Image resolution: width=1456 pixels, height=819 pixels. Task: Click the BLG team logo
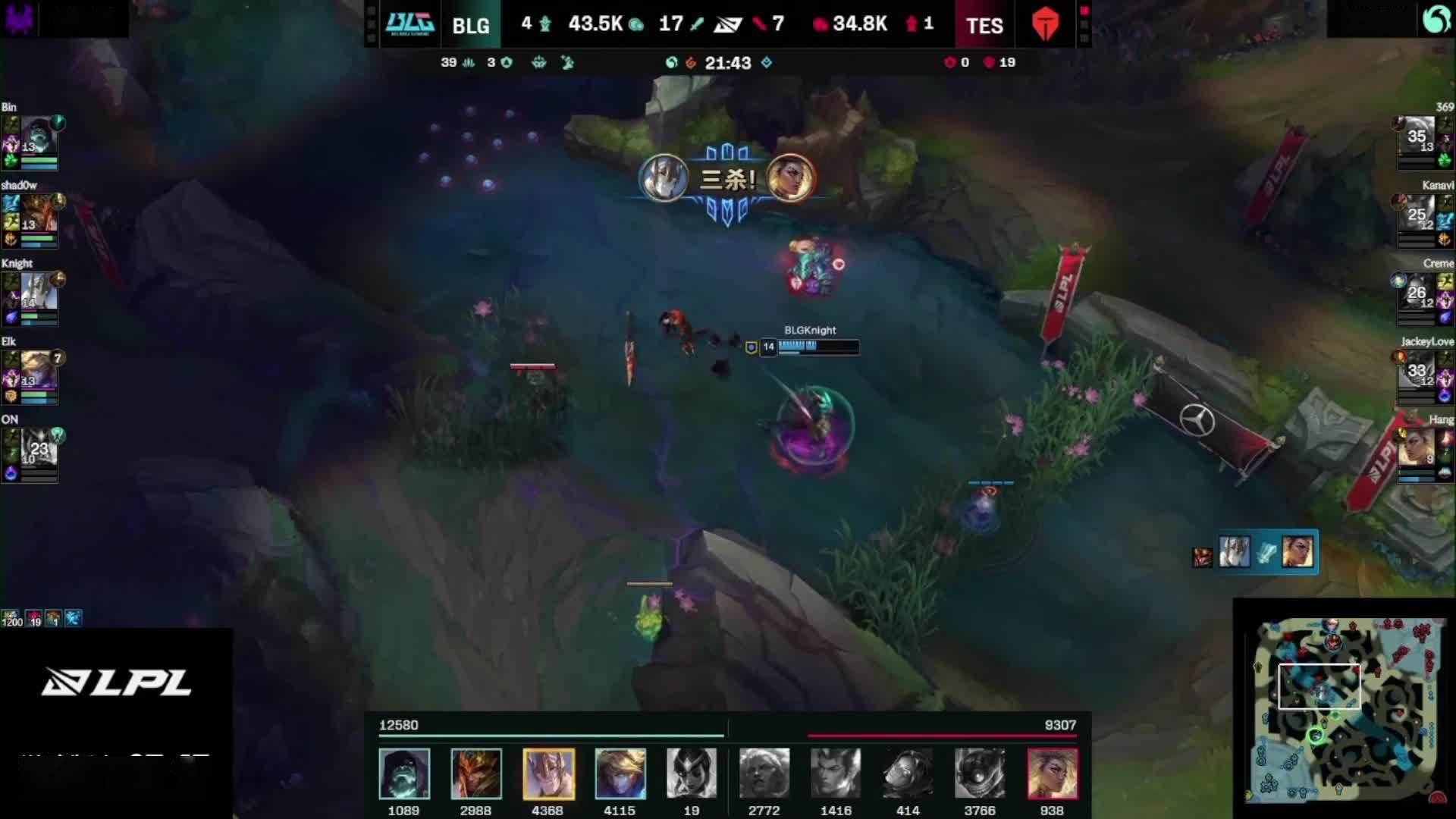pyautogui.click(x=410, y=24)
